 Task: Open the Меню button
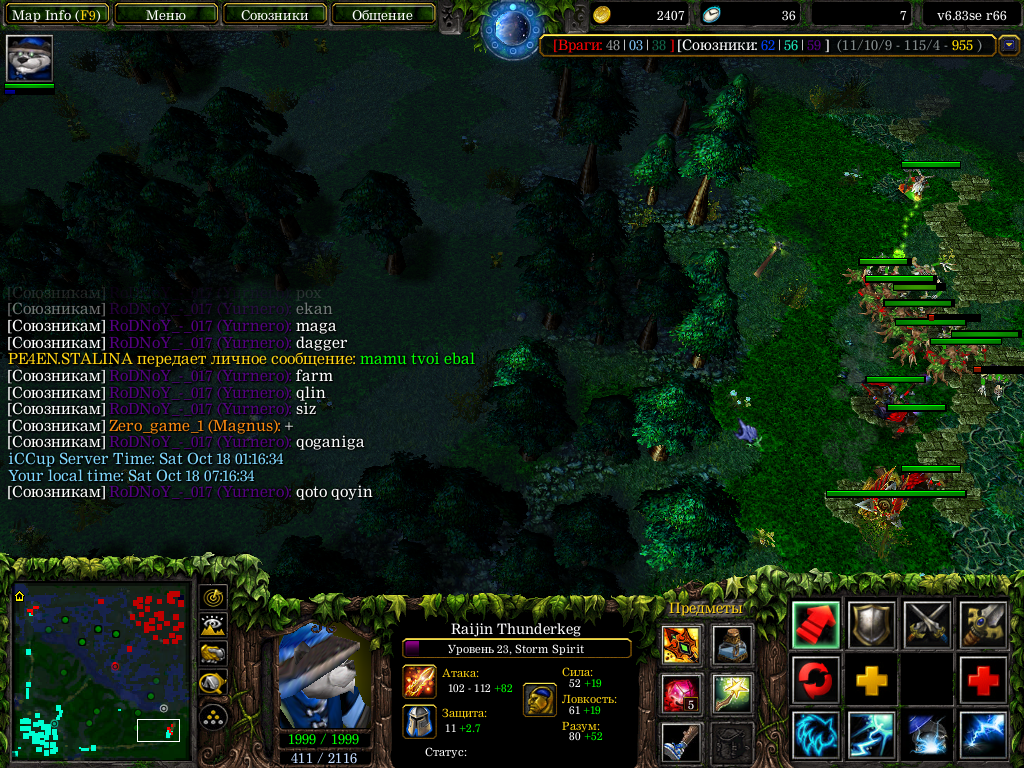point(166,15)
